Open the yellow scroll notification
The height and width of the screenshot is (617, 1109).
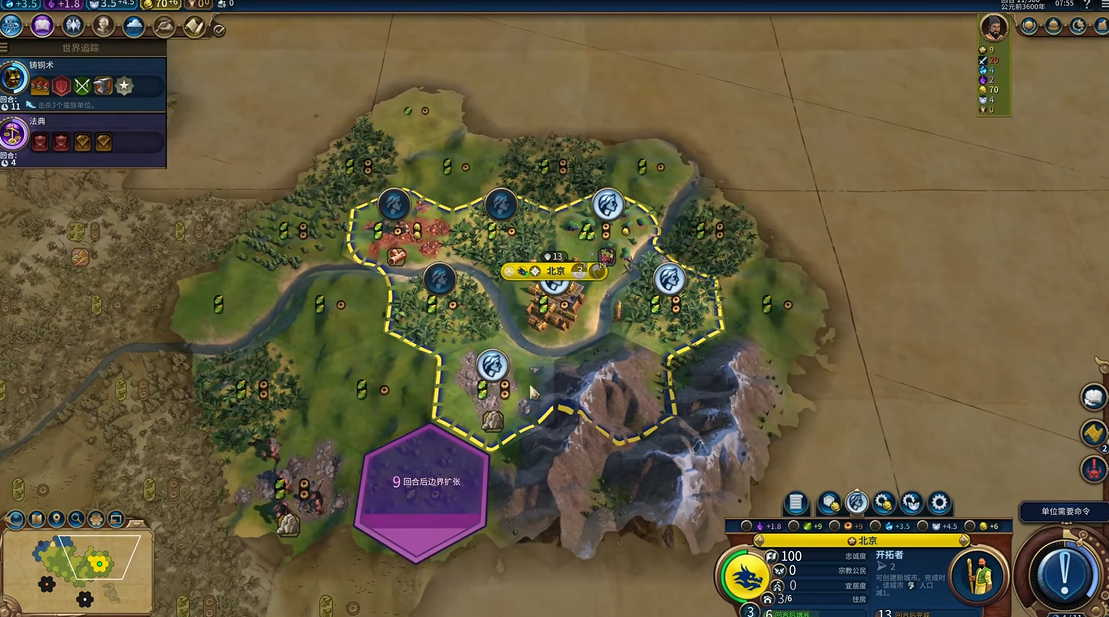click(x=1094, y=433)
